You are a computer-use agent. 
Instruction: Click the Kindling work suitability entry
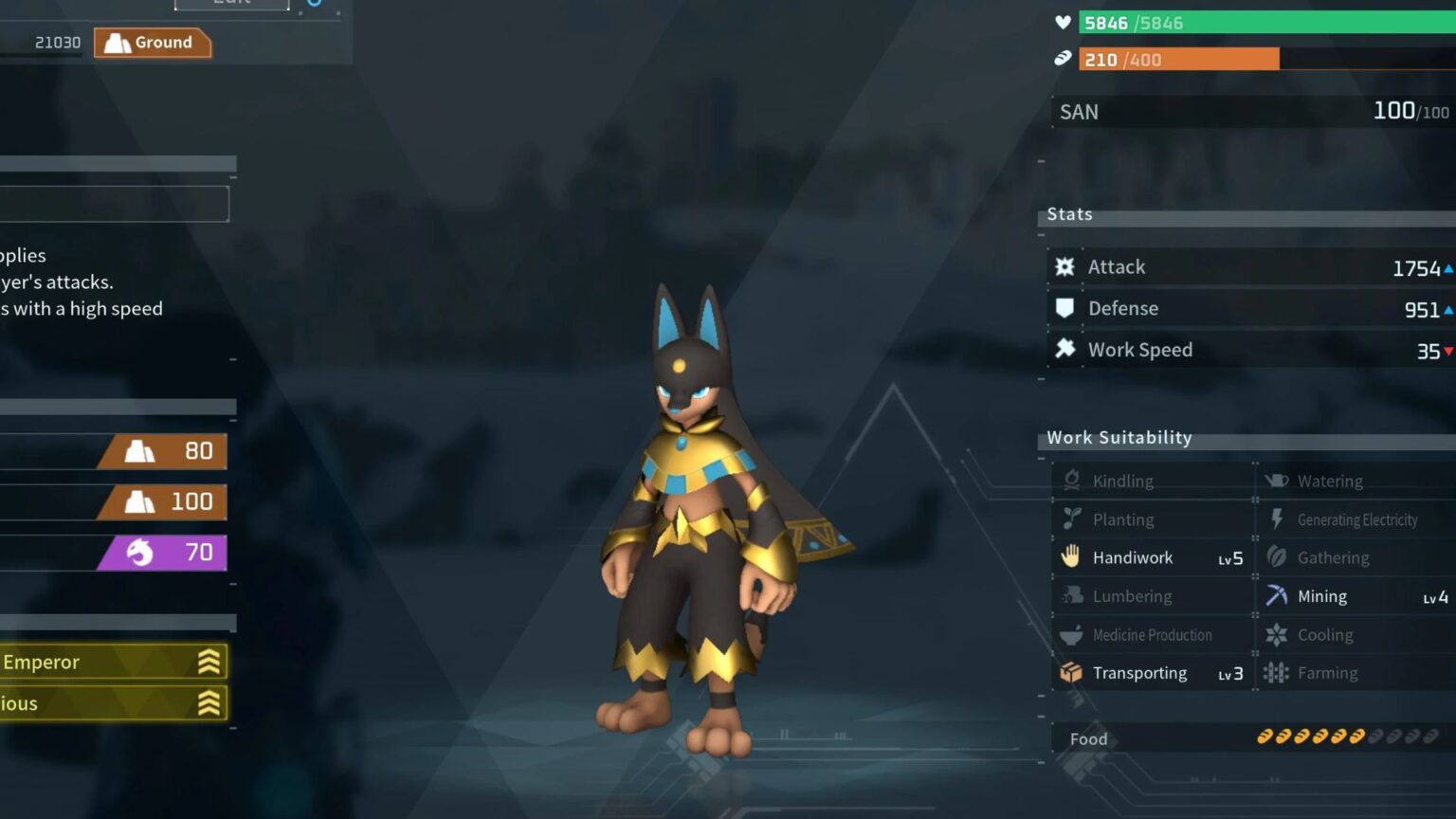tap(1153, 482)
